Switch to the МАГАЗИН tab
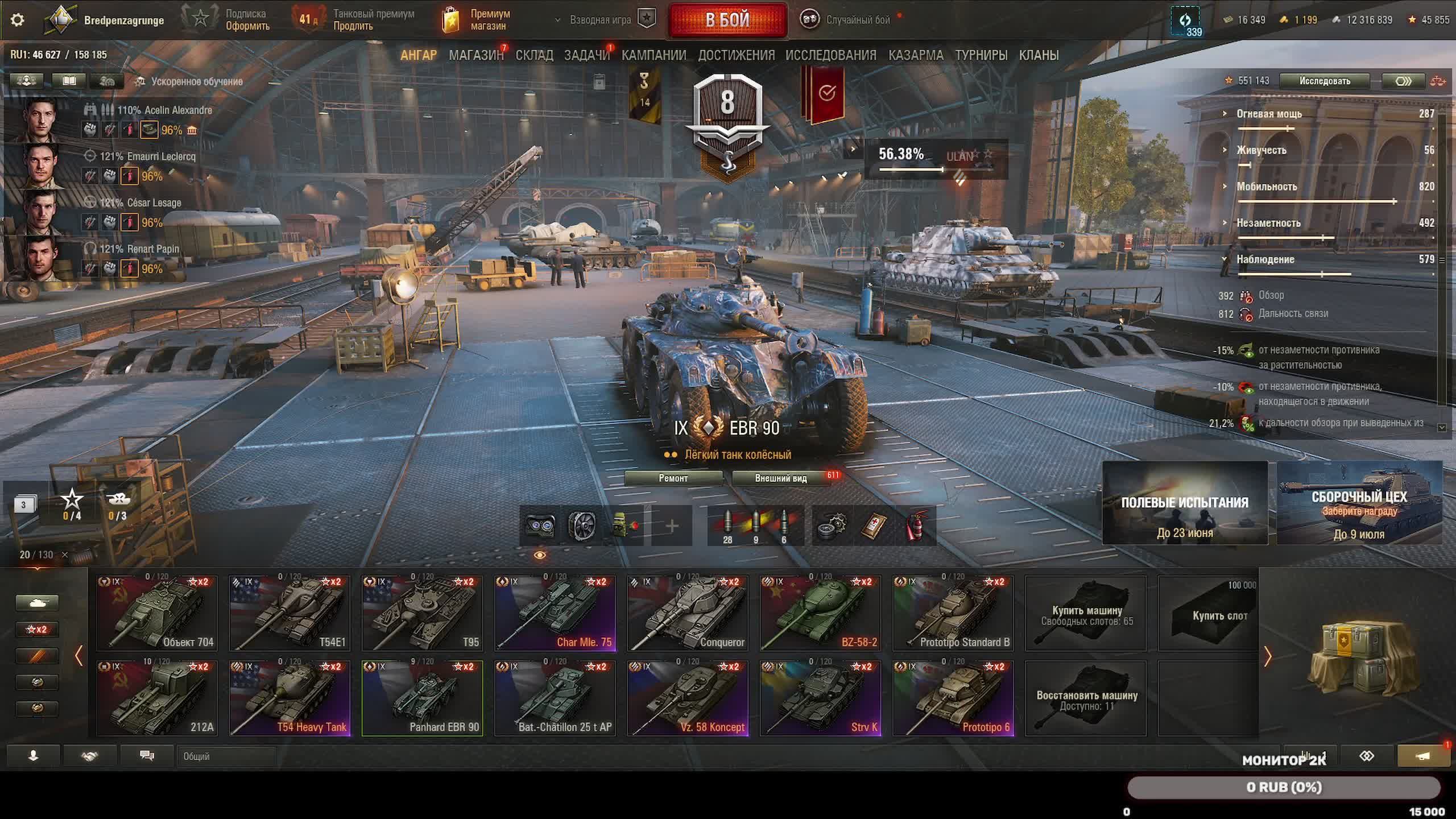 point(476,55)
